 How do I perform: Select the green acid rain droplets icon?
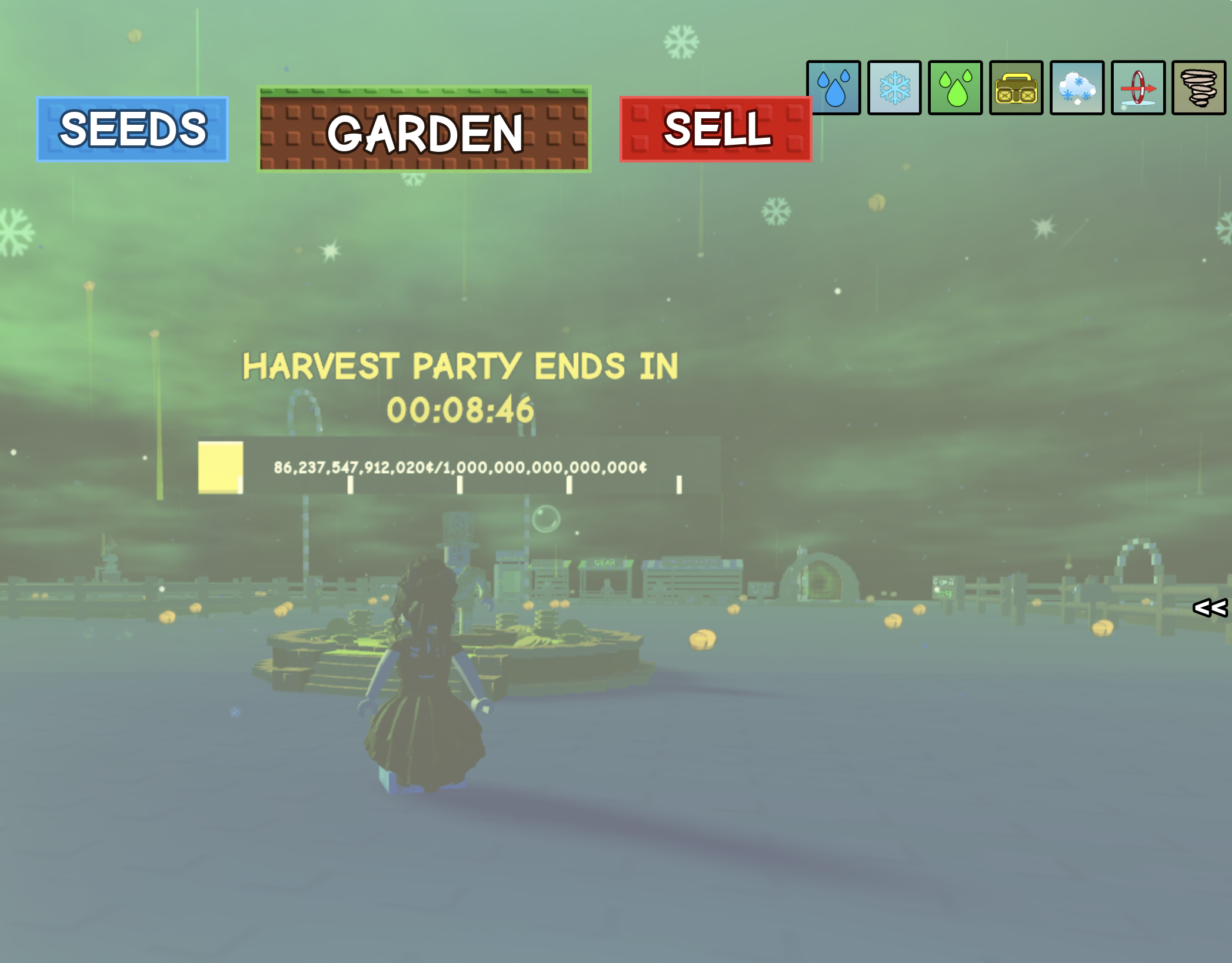[x=955, y=87]
